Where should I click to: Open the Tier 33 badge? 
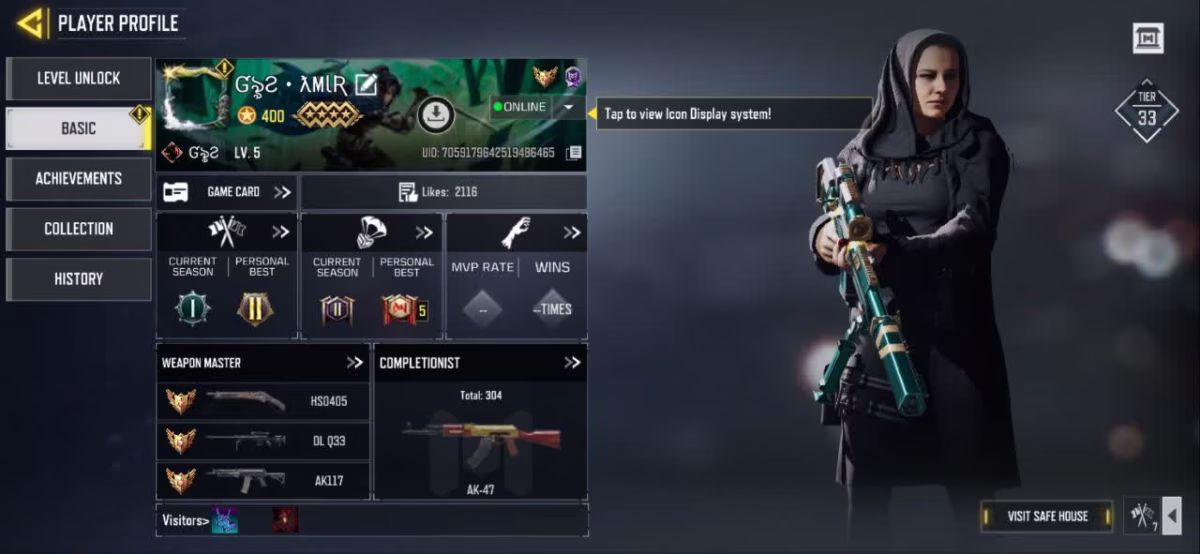pos(1146,112)
